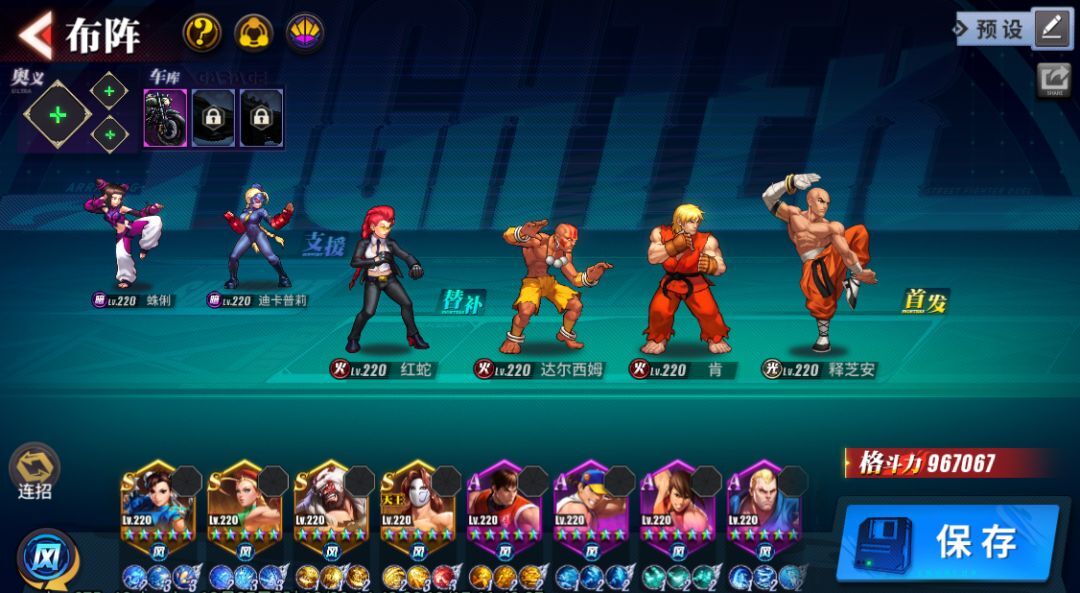Open the purple and gold fan icon

point(305,33)
